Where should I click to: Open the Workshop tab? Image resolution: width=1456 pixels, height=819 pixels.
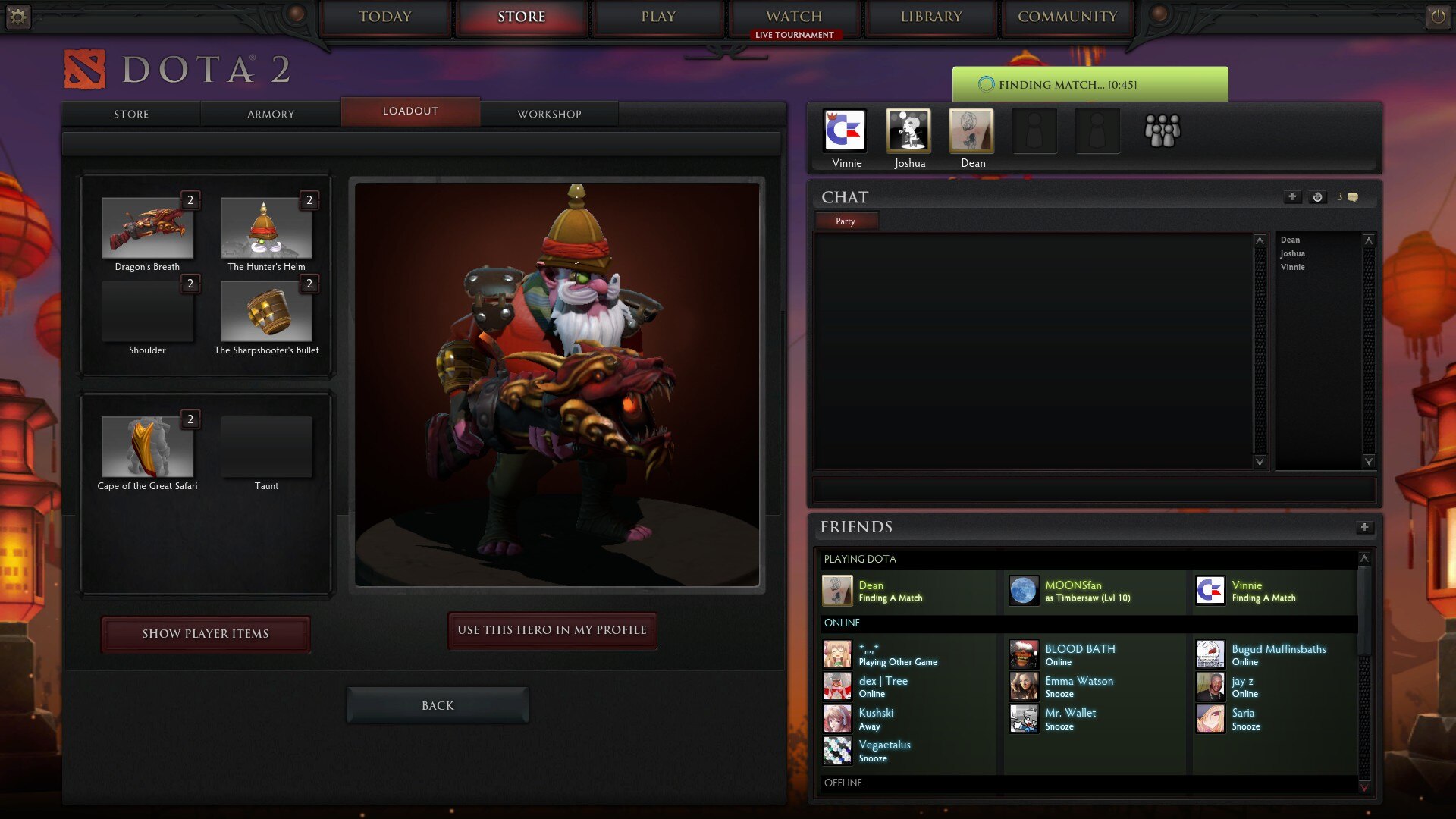tap(549, 114)
